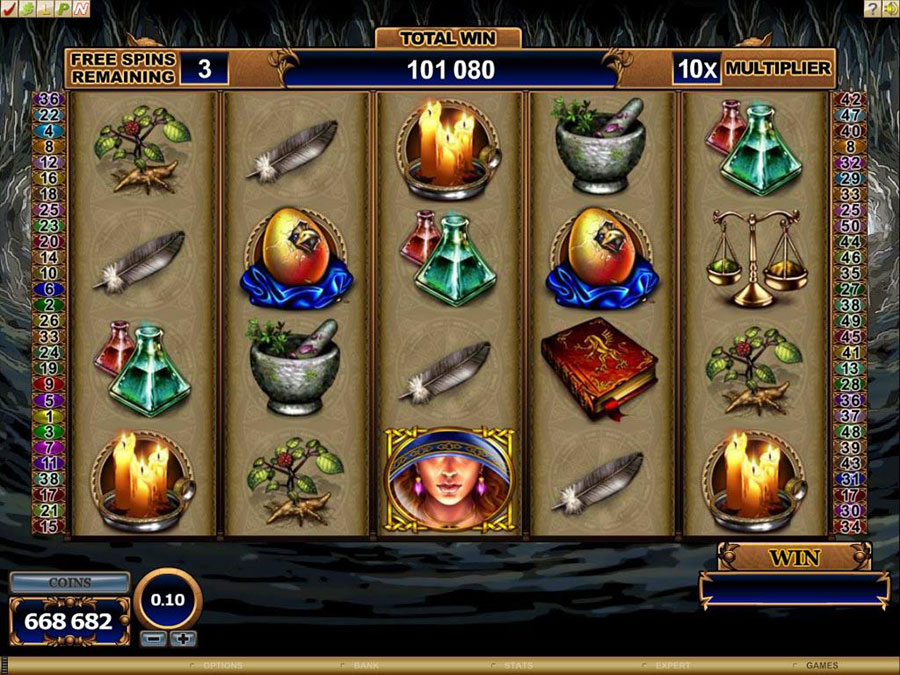The height and width of the screenshot is (675, 900).
Task: Select payline 36 marker on left strip
Action: pos(49,99)
